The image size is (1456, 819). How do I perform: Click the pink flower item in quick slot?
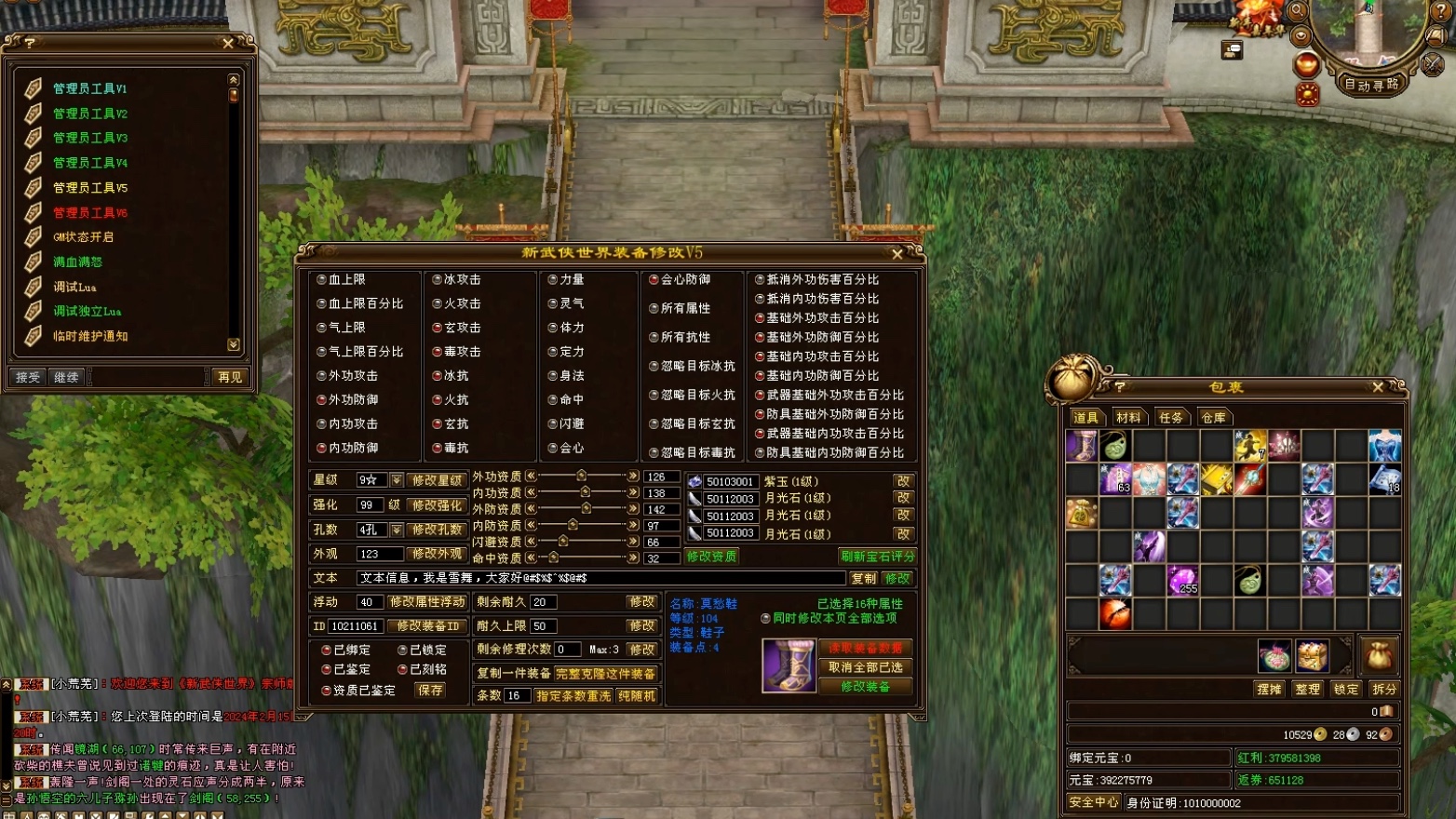coord(1276,654)
